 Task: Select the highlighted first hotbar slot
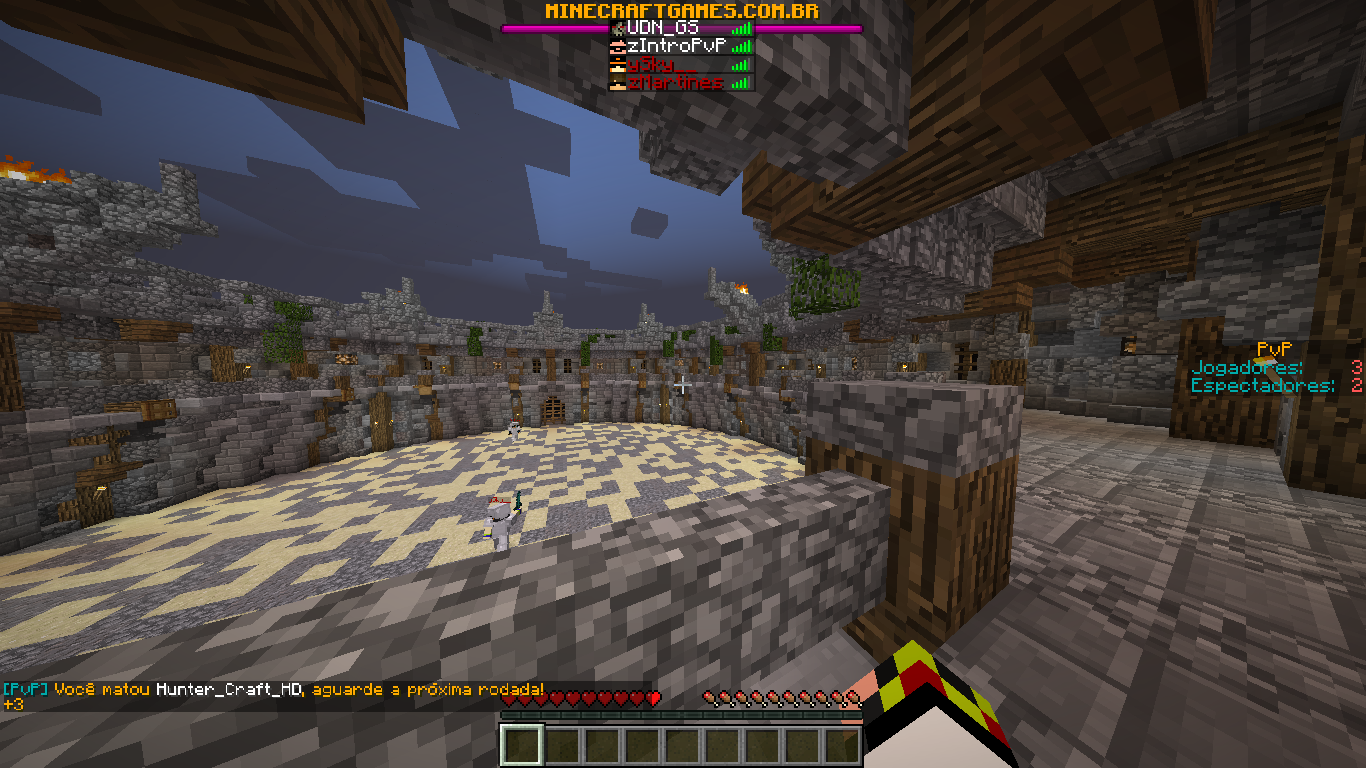tap(521, 746)
